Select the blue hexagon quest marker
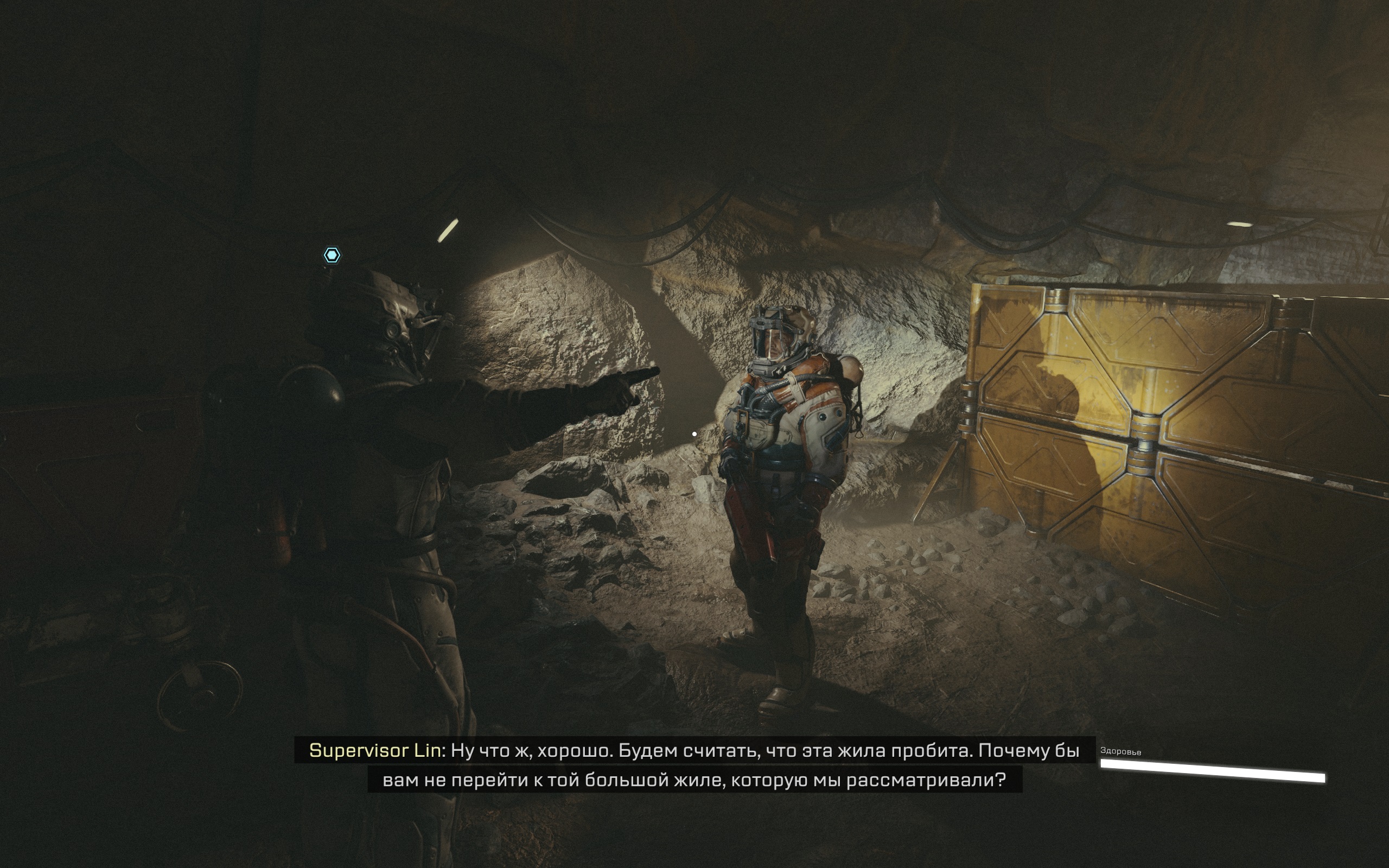The width and height of the screenshot is (1389, 868). tap(332, 255)
